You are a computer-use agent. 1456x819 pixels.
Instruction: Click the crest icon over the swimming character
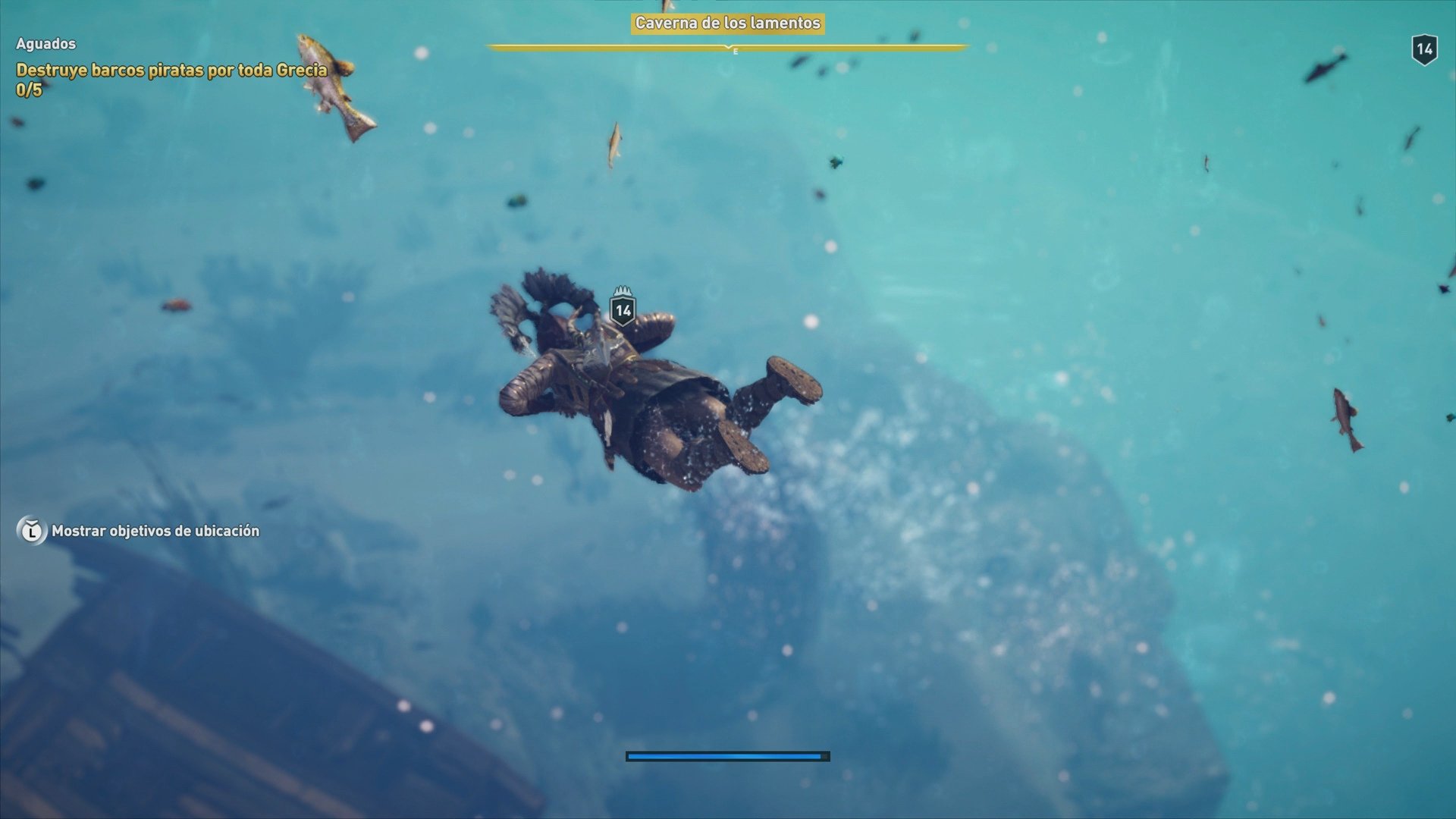[623, 292]
